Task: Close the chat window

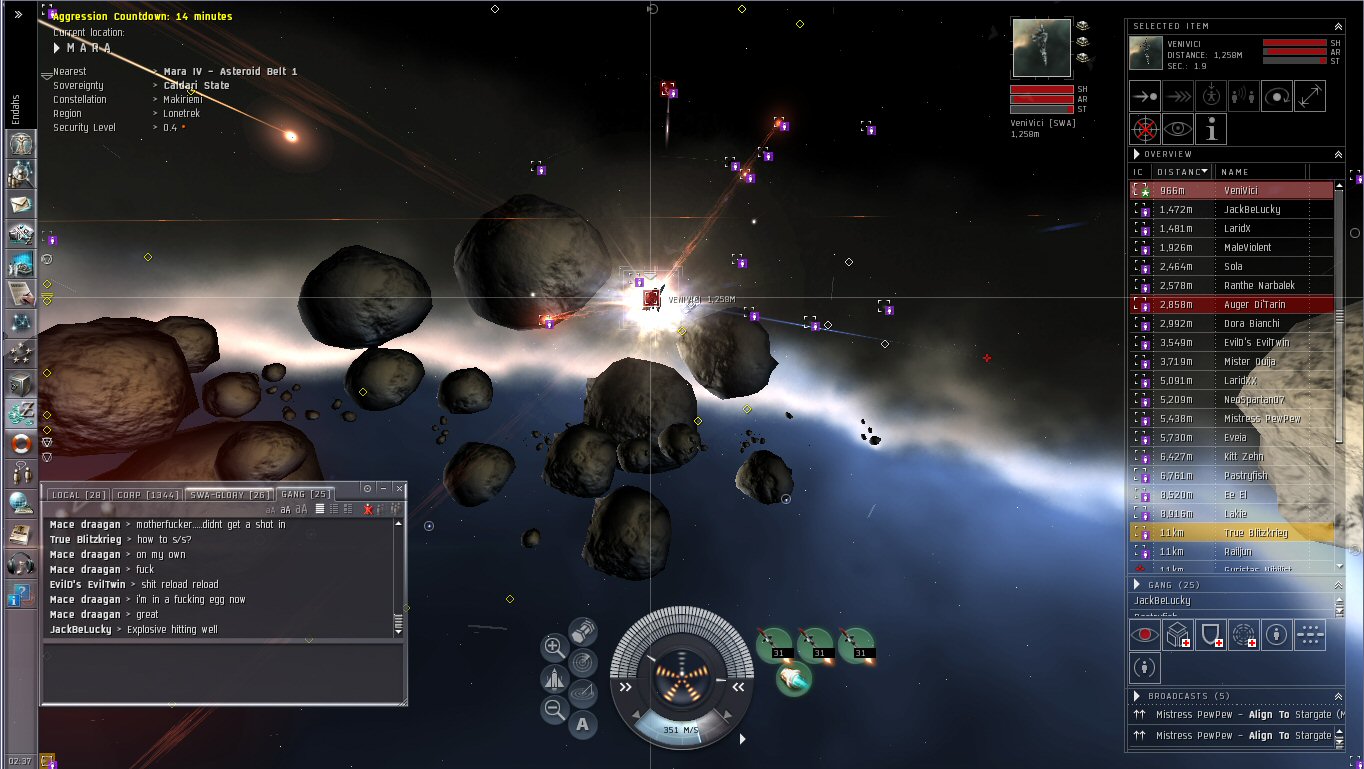Action: tap(399, 488)
